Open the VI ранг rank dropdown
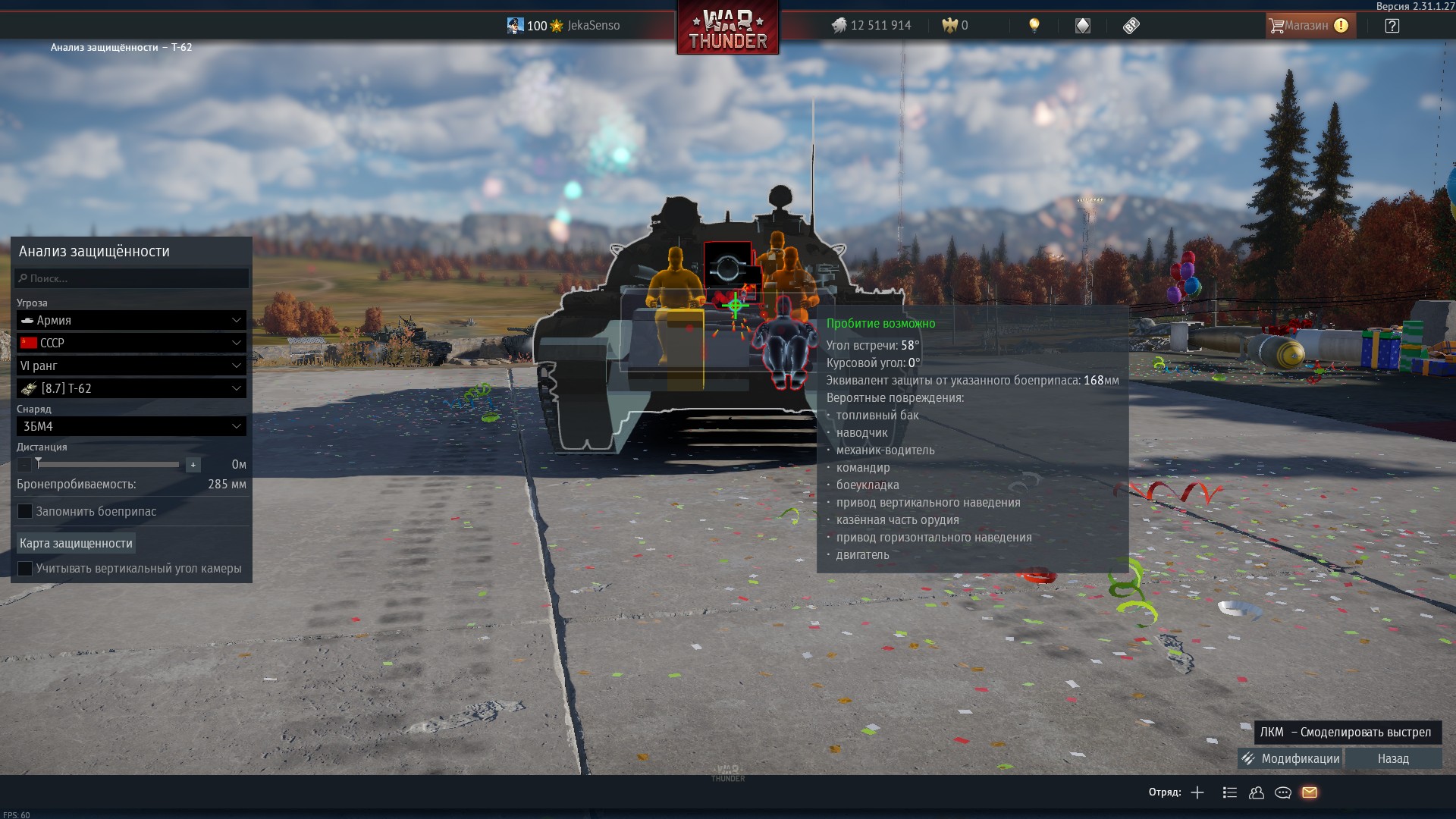 pyautogui.click(x=132, y=366)
